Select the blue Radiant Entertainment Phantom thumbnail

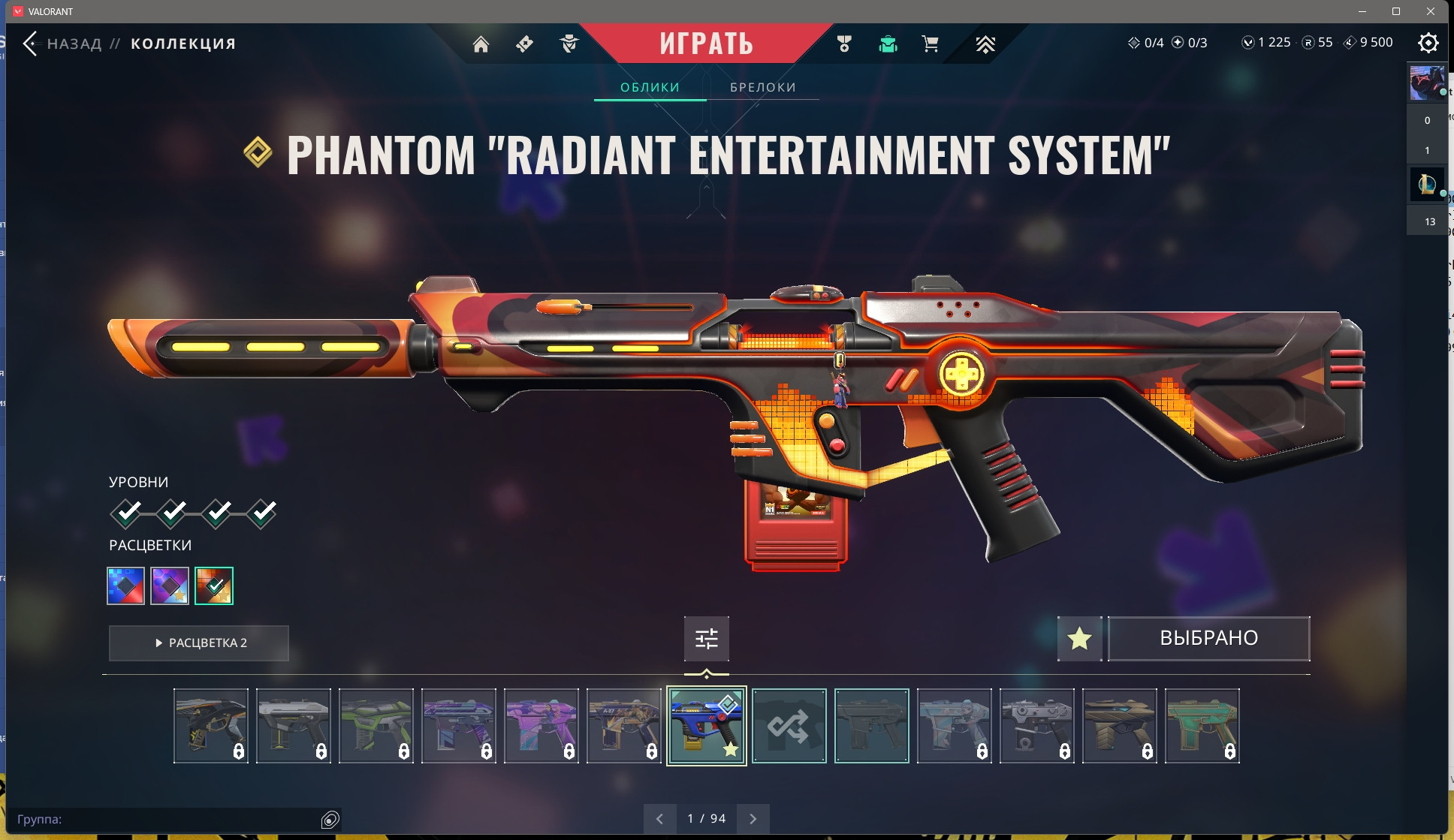click(706, 726)
